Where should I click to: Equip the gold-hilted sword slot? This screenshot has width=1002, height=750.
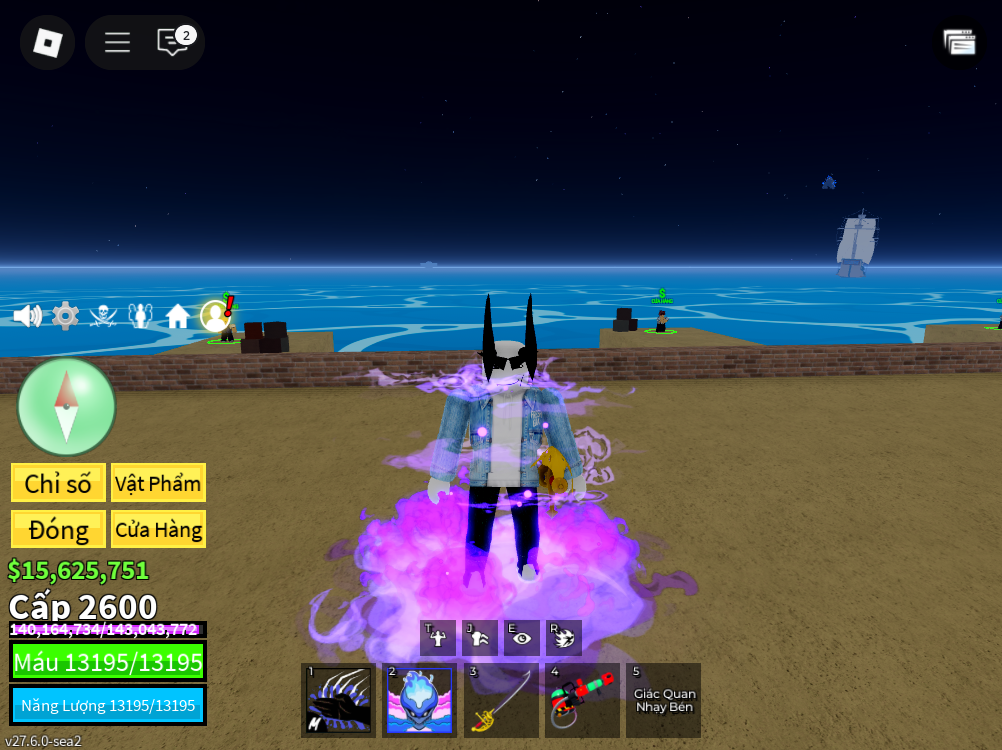[x=501, y=700]
